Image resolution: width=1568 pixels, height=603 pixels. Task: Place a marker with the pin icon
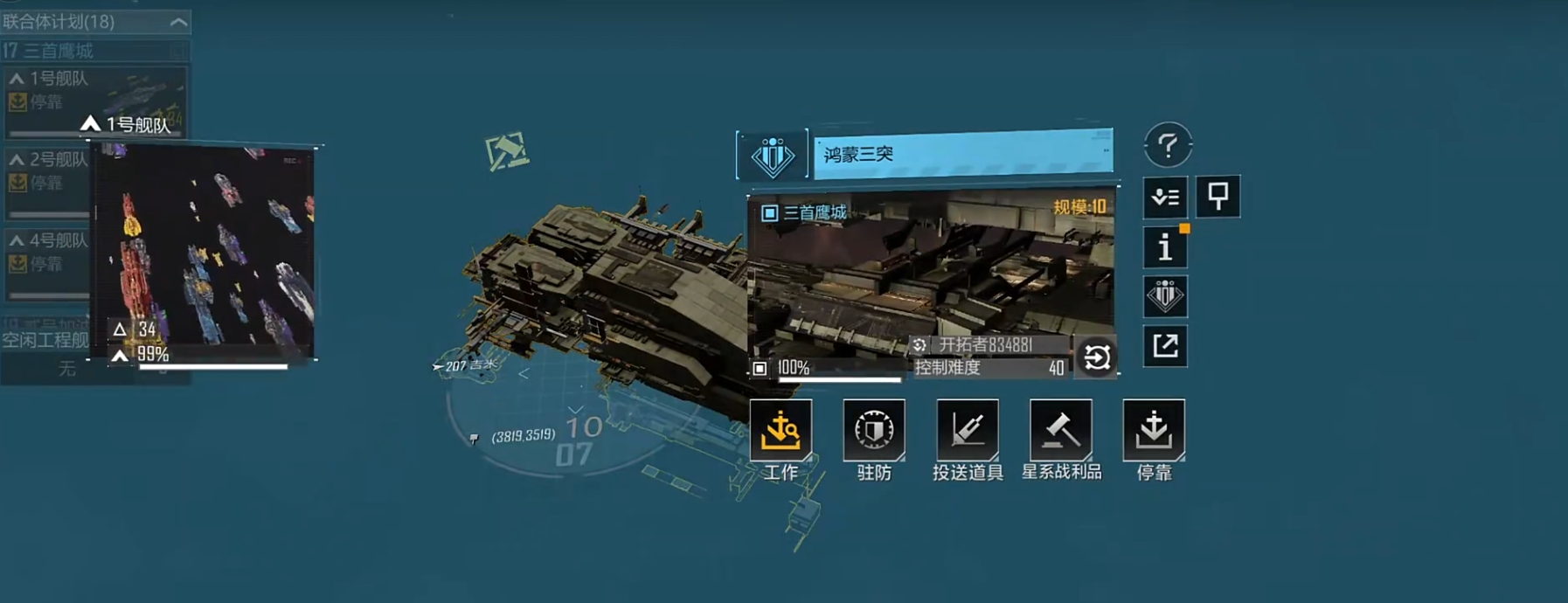coord(1218,196)
